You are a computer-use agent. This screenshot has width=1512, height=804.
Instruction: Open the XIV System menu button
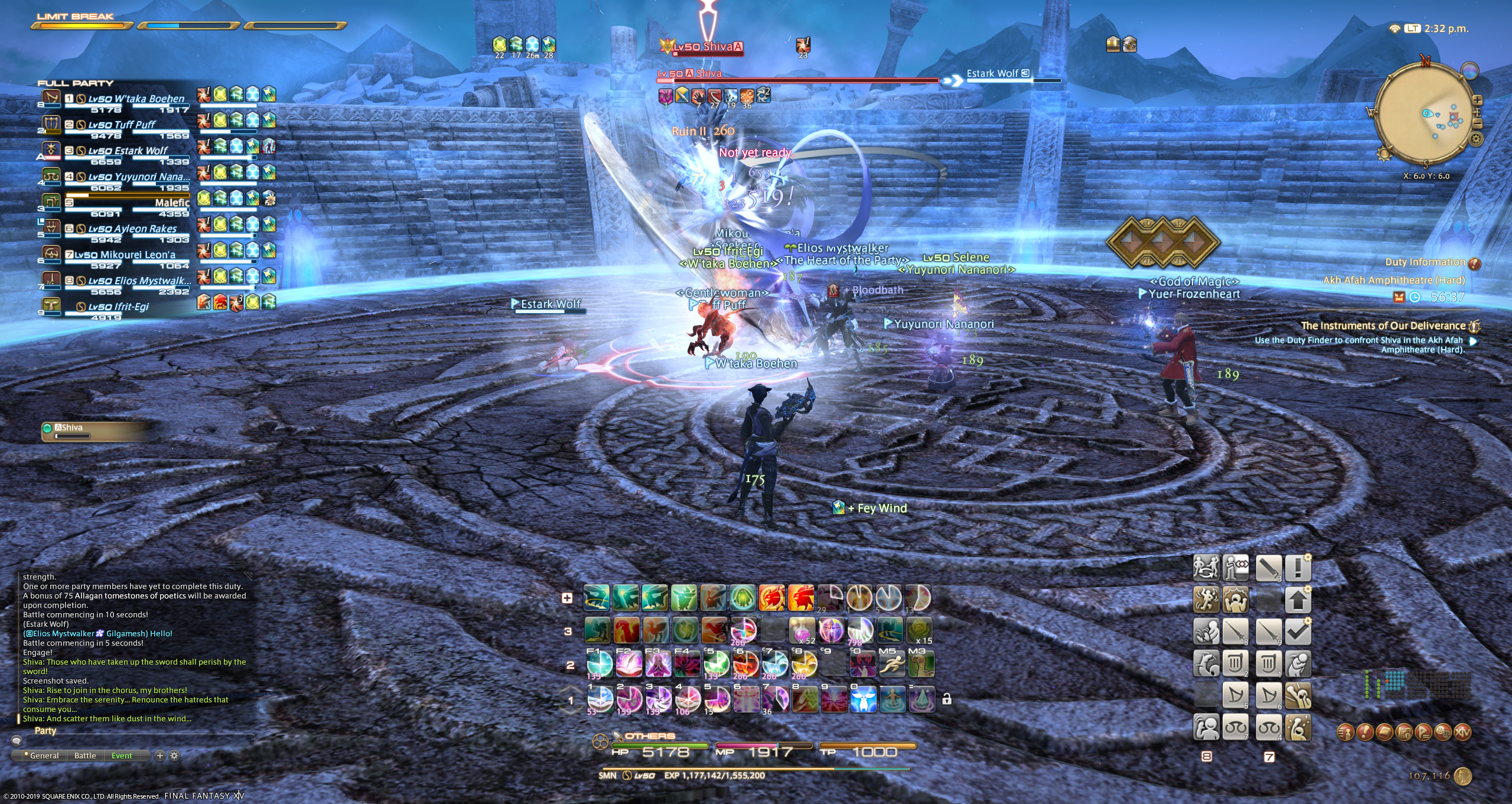pos(1462,733)
